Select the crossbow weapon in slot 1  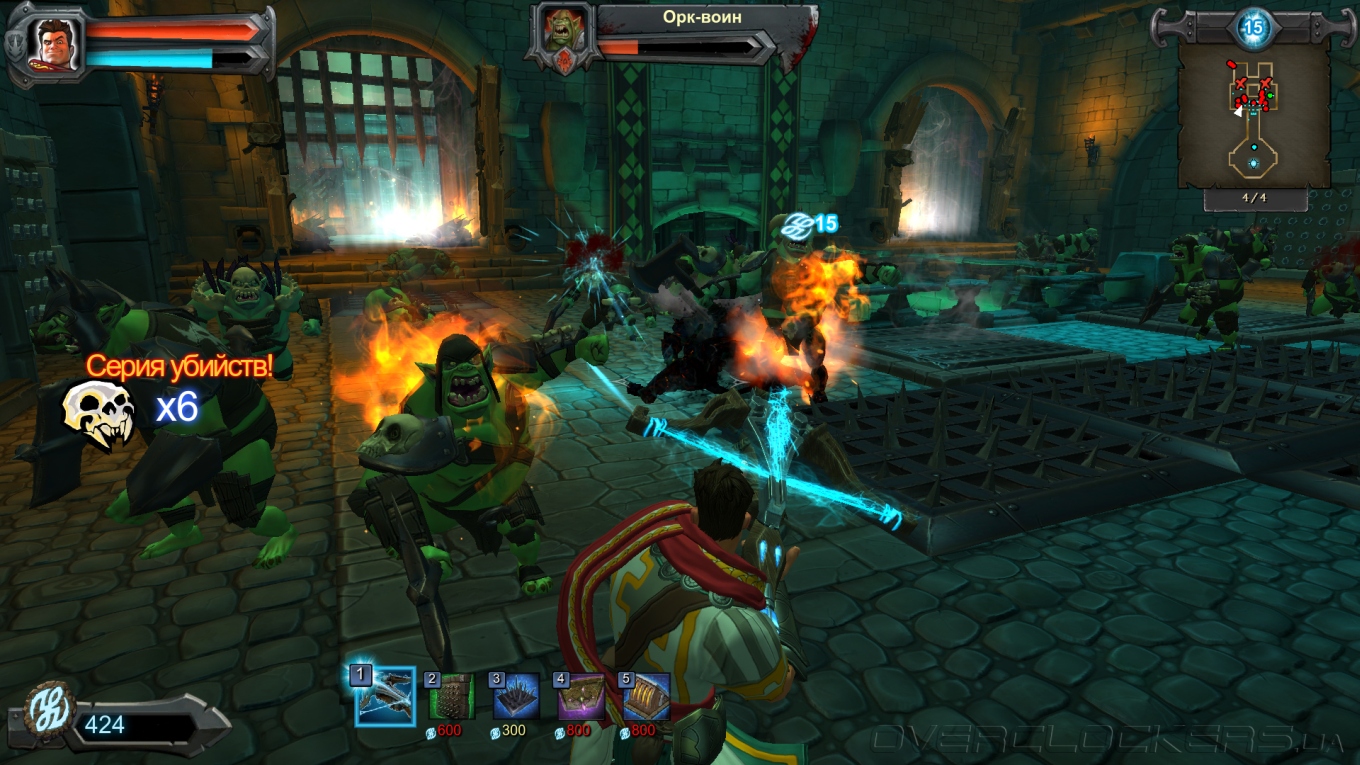386,696
